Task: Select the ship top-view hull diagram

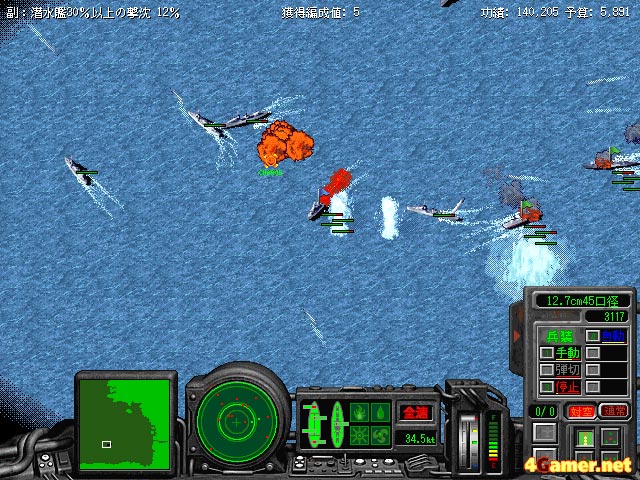Action: pos(312,424)
